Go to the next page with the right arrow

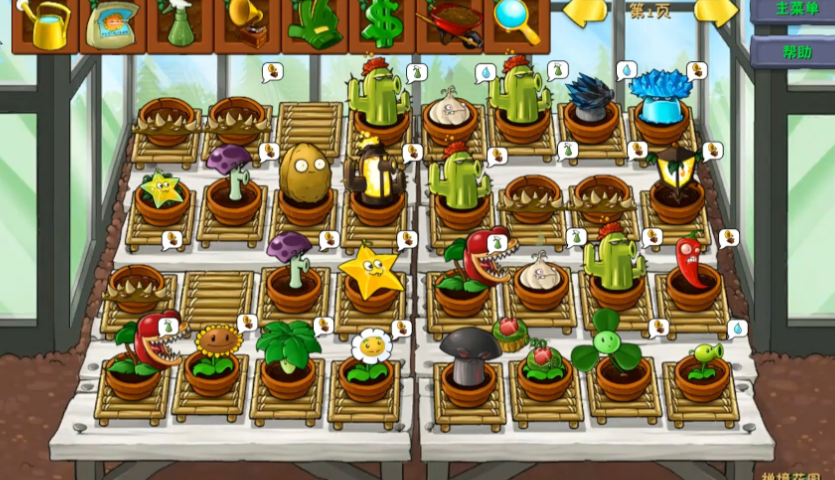pos(715,12)
